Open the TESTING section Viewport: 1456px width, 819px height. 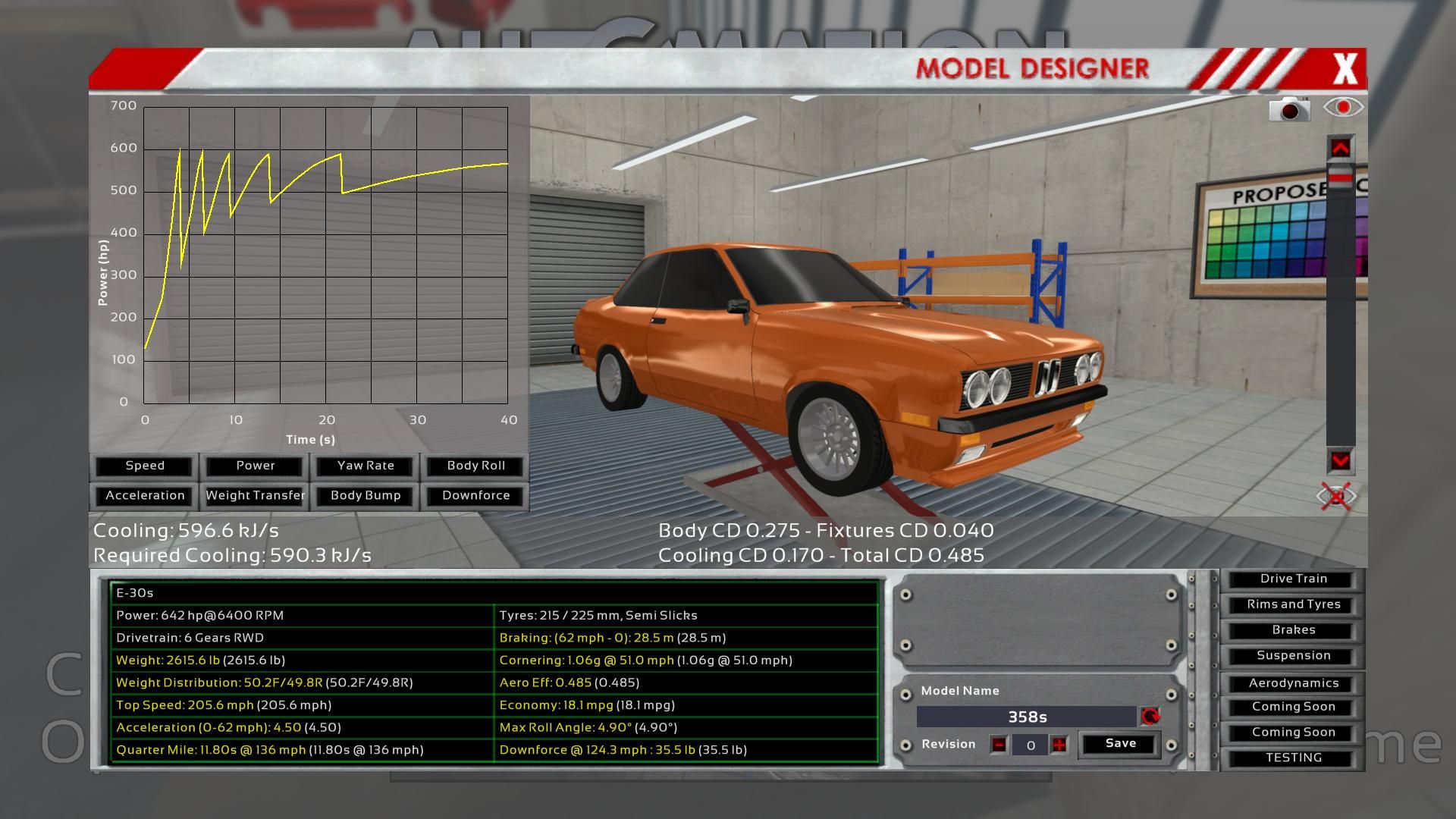1293,758
